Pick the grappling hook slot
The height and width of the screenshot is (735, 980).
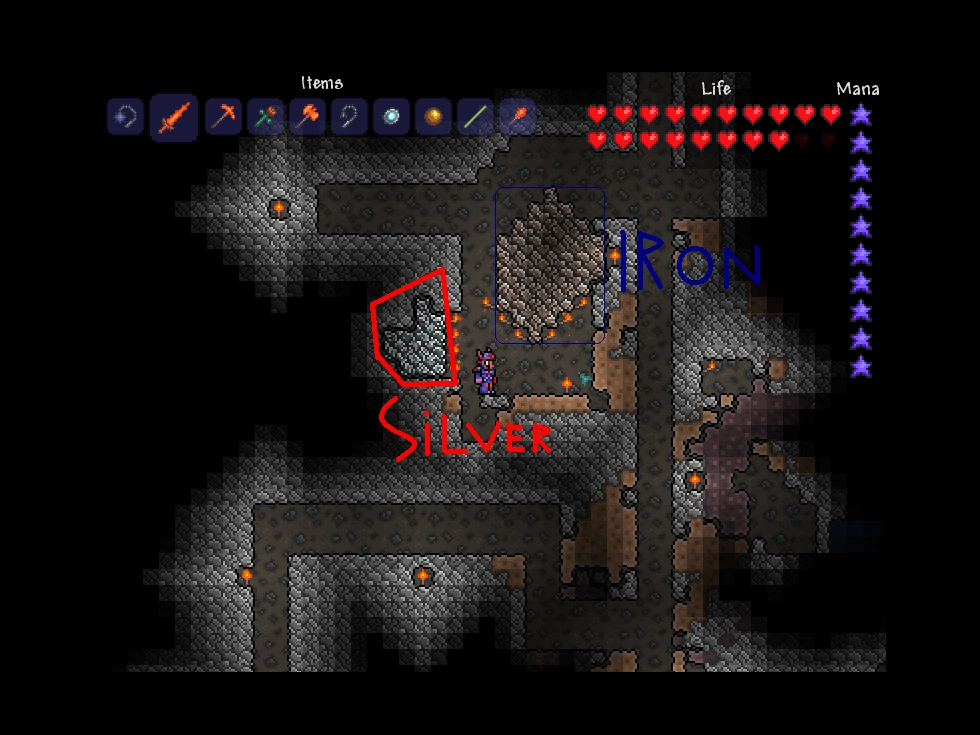coord(348,117)
